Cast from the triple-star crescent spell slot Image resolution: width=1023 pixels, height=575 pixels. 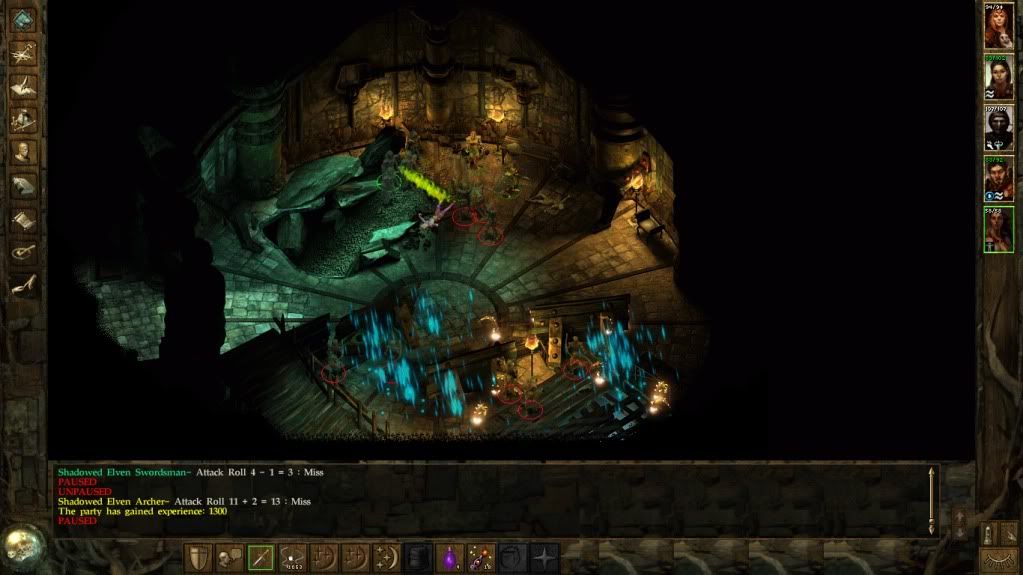386,557
